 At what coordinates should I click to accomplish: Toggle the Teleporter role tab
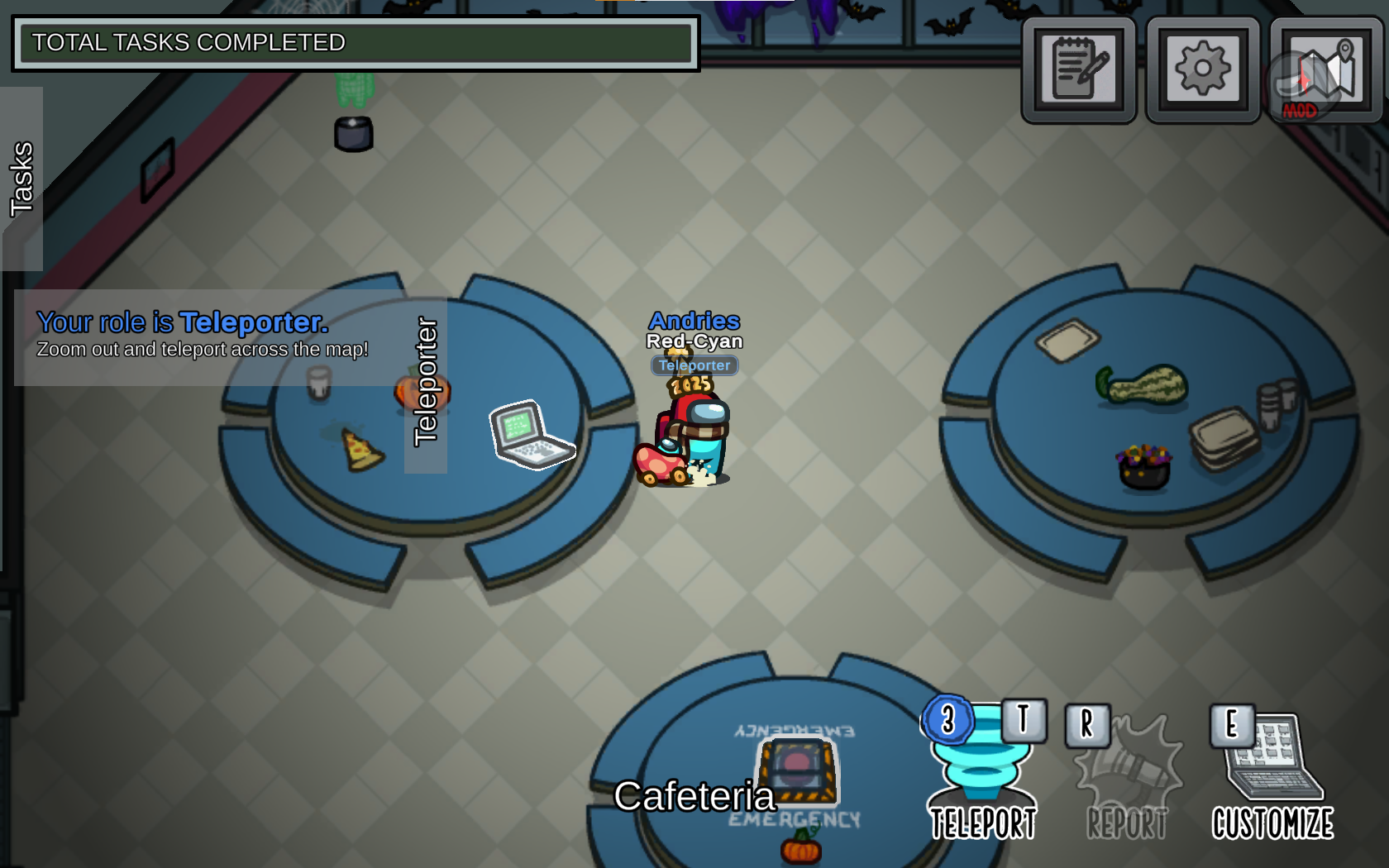426,383
